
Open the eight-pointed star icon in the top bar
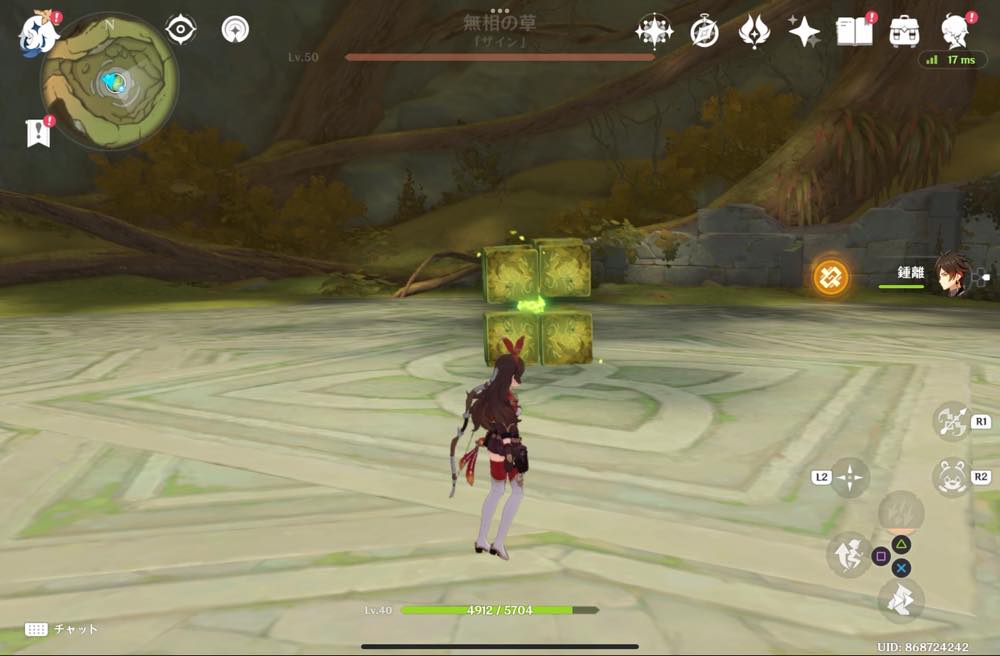[x=654, y=32]
